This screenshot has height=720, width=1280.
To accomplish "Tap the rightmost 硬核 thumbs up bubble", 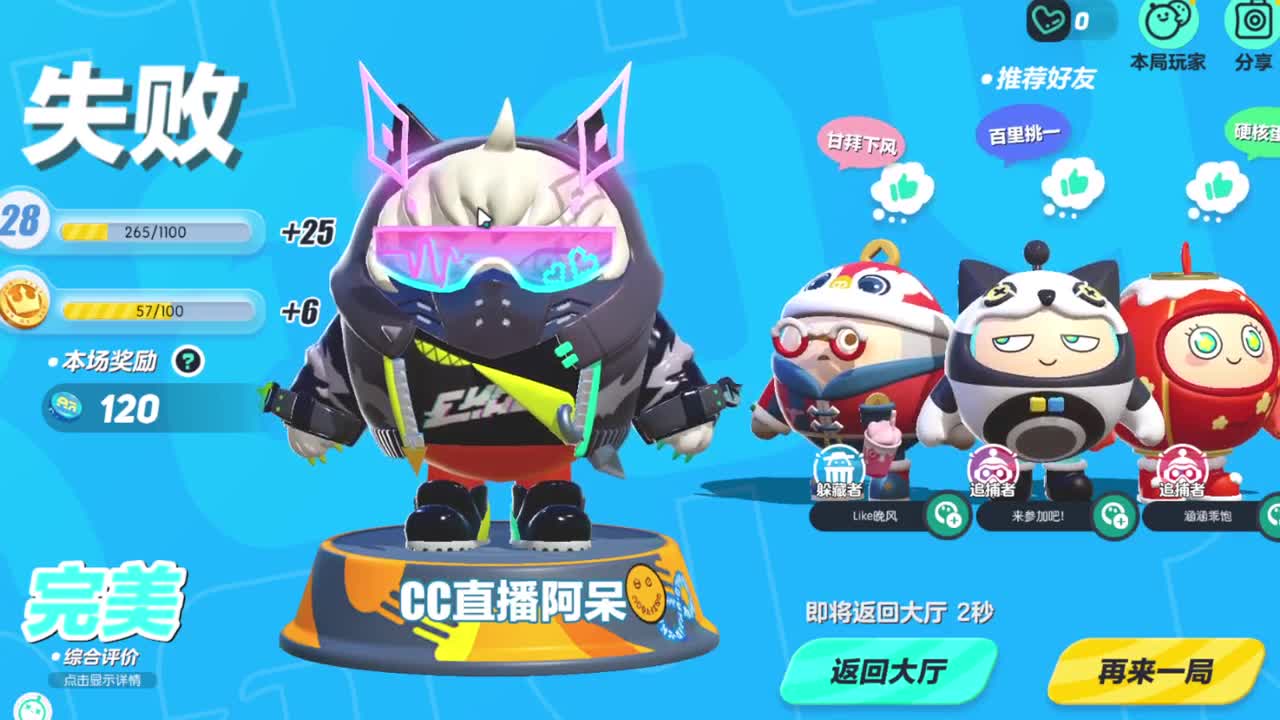I will pos(1219,186).
